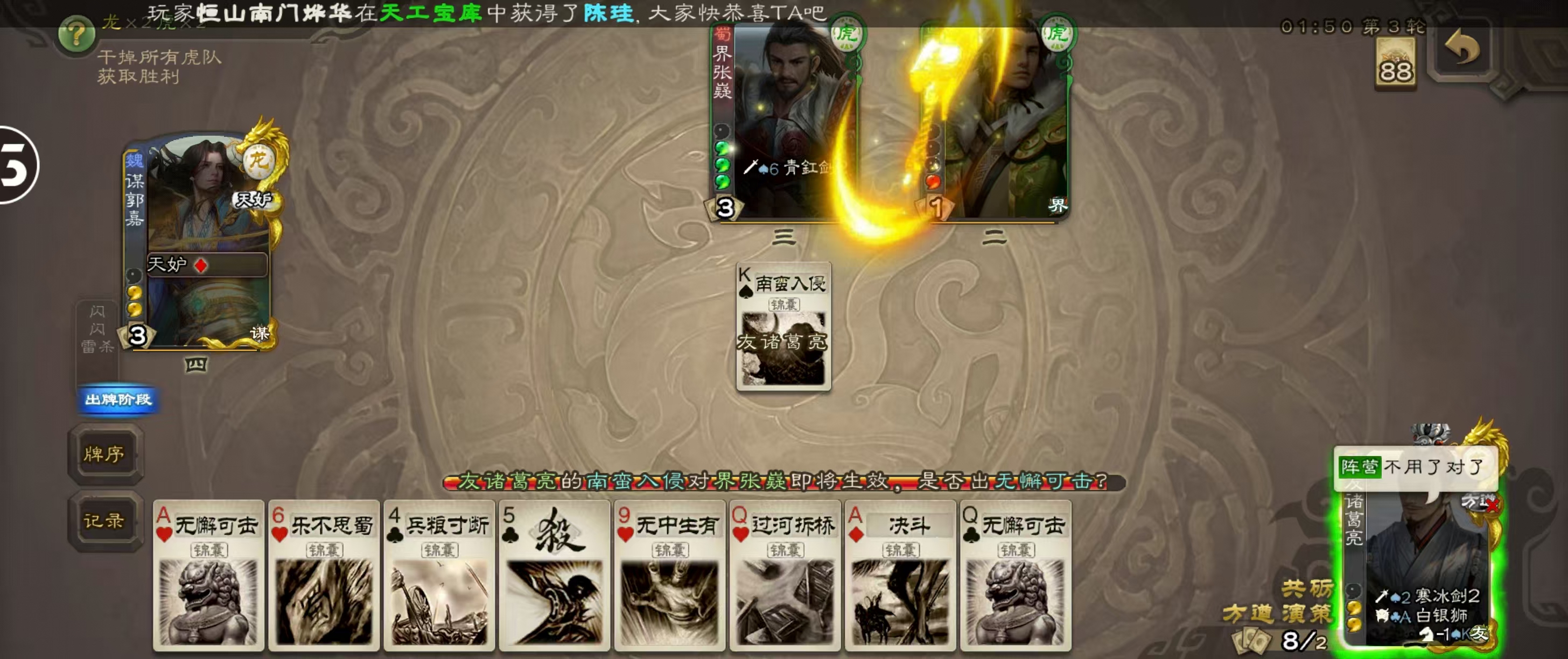Activate the 共砺 skill
This screenshot has width=1568, height=659.
tap(1306, 588)
